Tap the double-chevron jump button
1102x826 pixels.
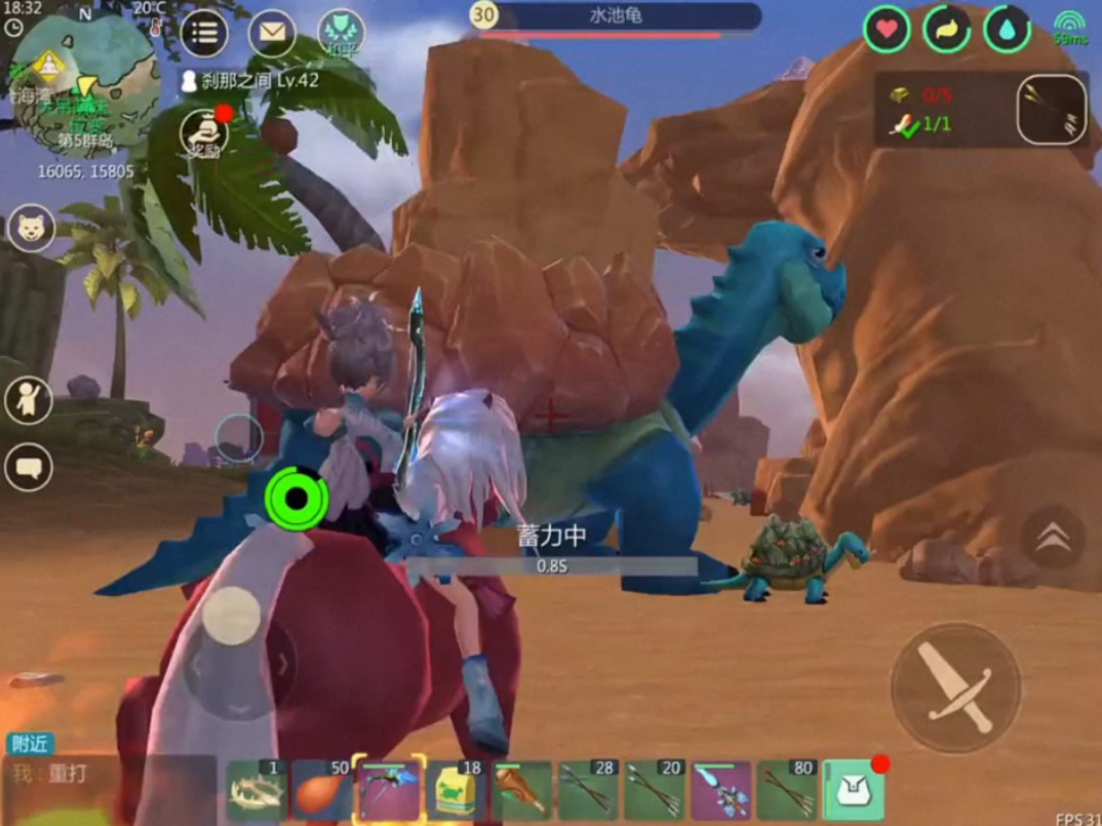(x=1052, y=538)
